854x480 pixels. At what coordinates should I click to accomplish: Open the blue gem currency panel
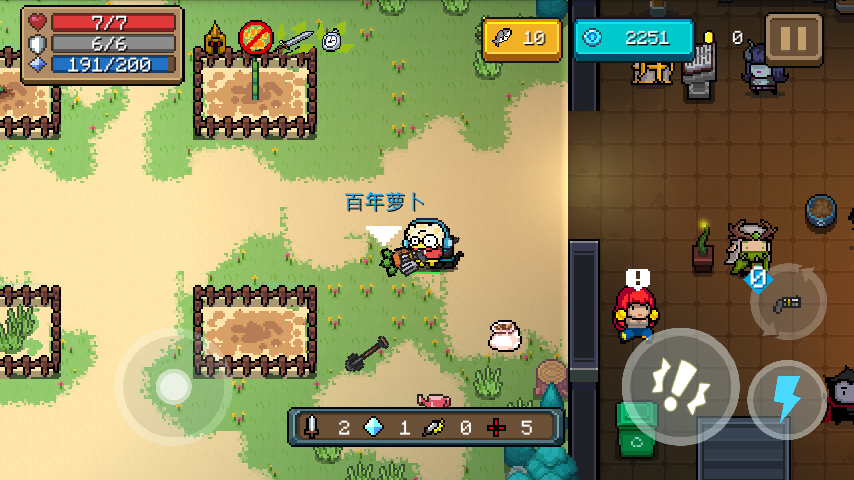point(634,39)
